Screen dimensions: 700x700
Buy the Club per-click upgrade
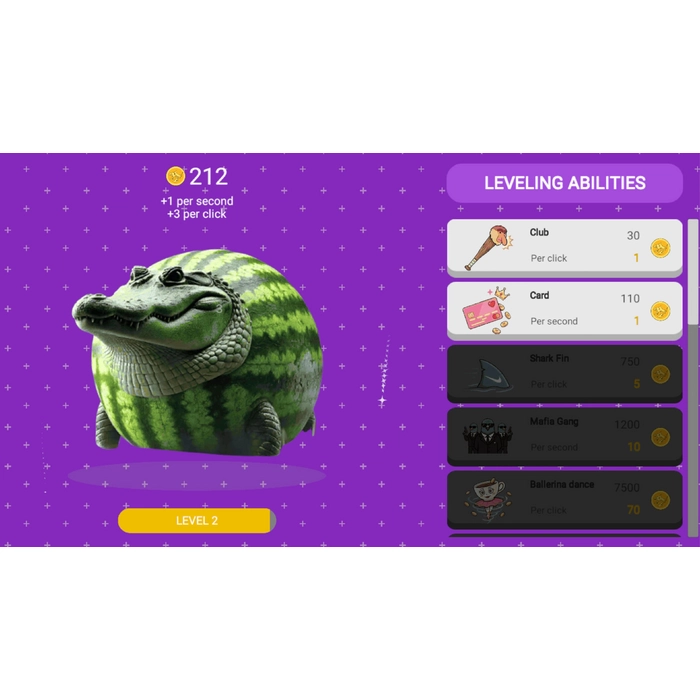point(564,246)
